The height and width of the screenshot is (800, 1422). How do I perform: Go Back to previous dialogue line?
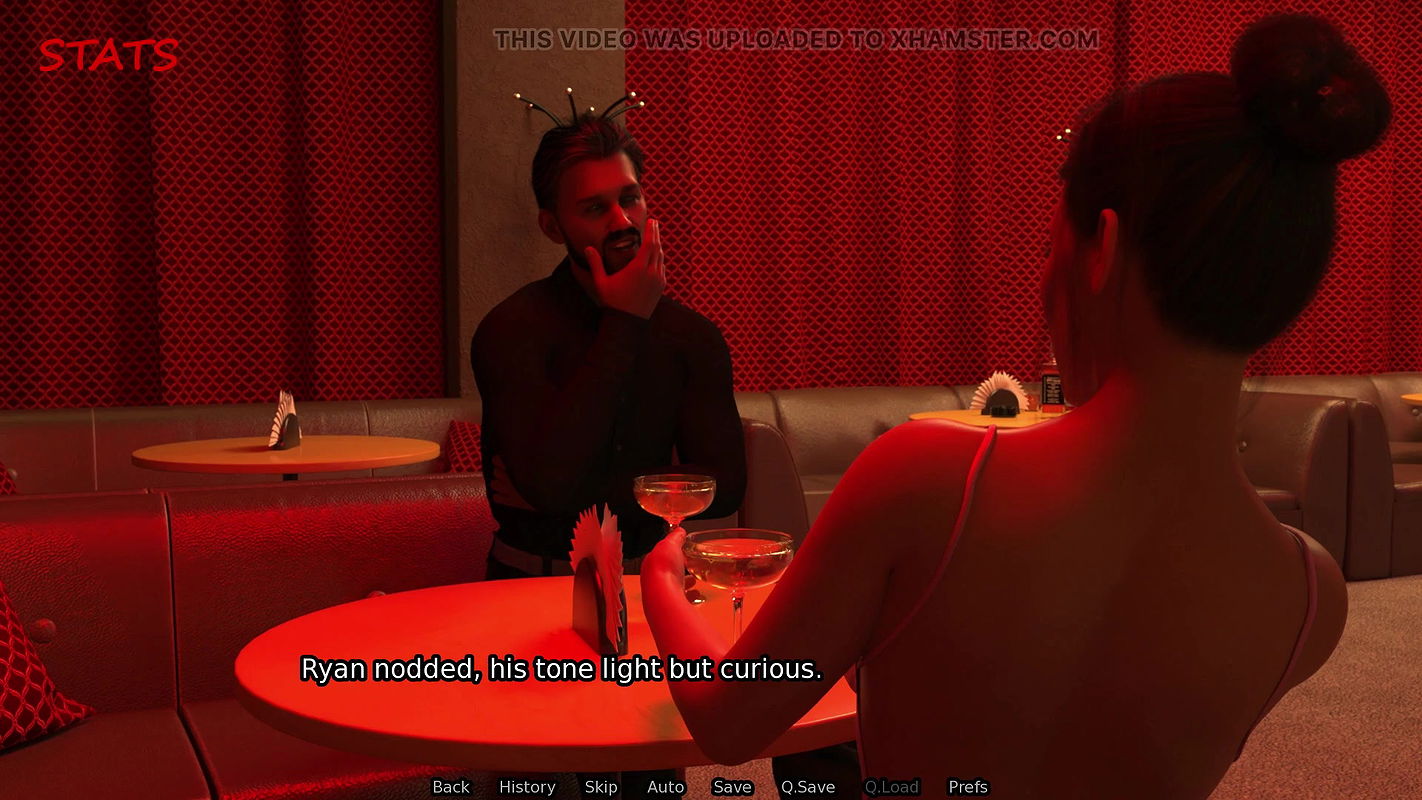(451, 787)
